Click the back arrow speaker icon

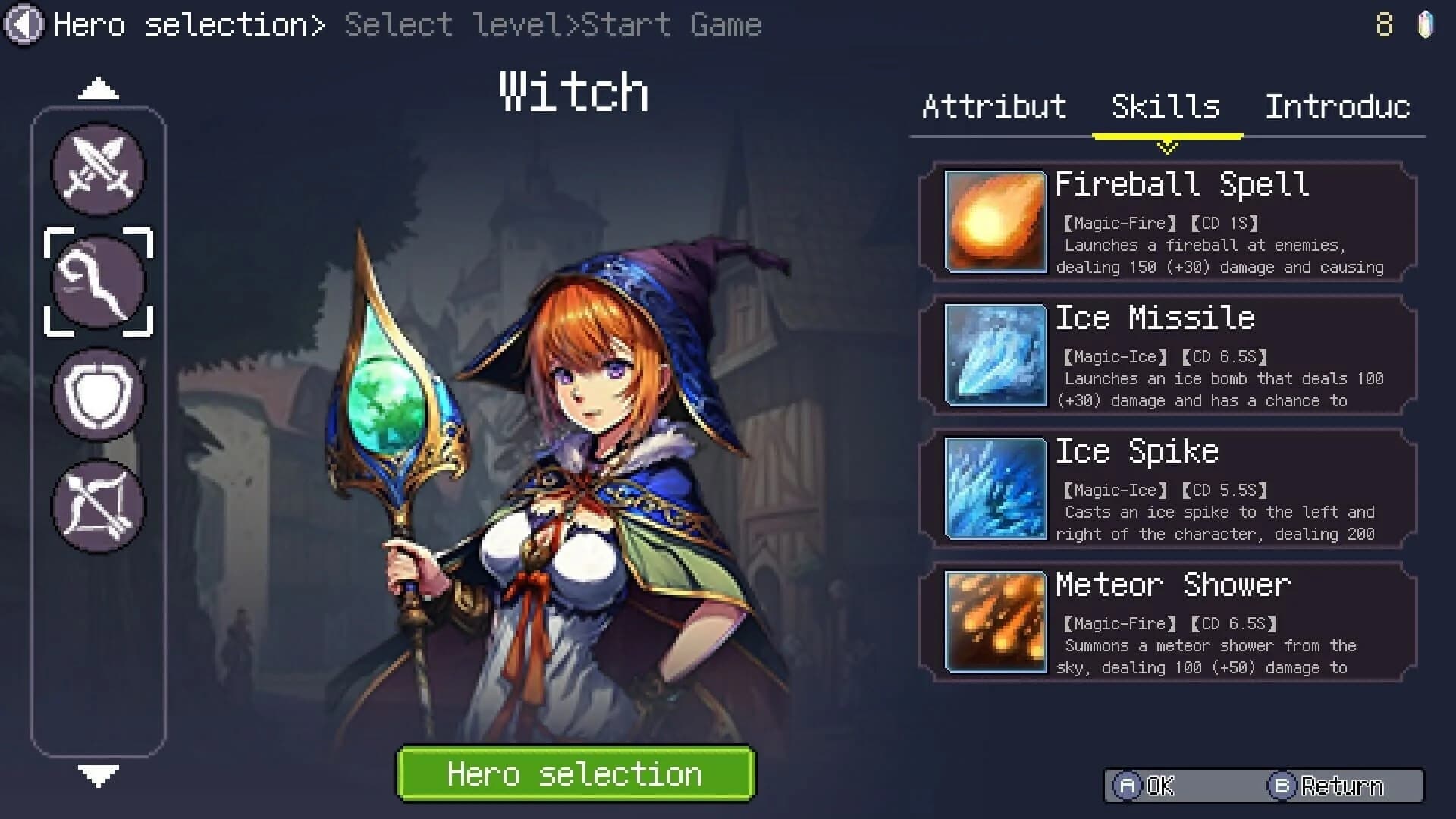click(24, 24)
